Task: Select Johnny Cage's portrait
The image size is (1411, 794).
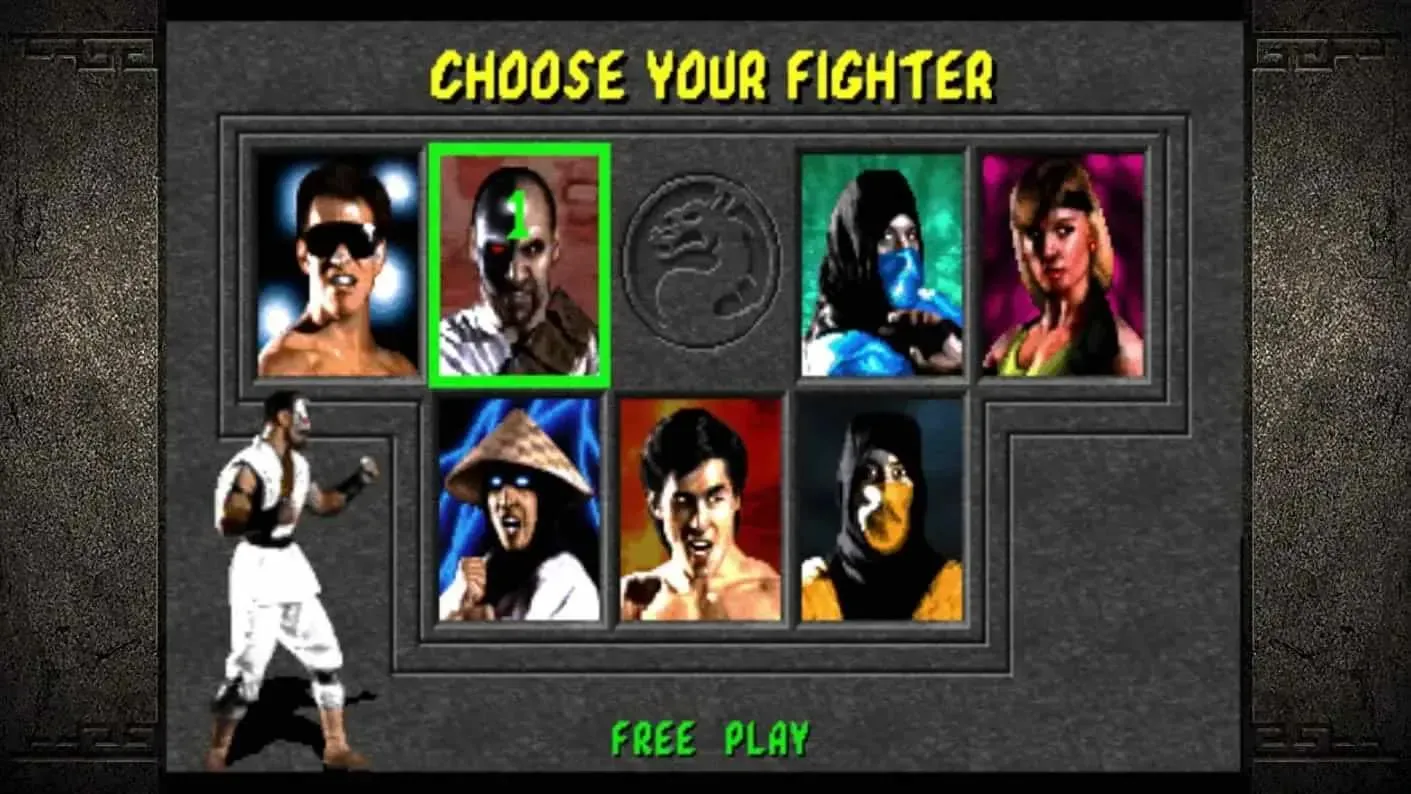Action: (x=335, y=270)
